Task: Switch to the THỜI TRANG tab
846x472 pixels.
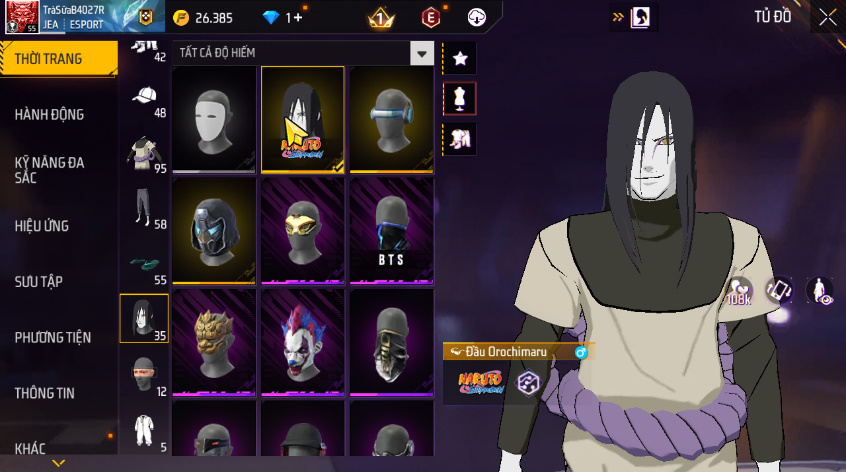Action: coord(52,59)
